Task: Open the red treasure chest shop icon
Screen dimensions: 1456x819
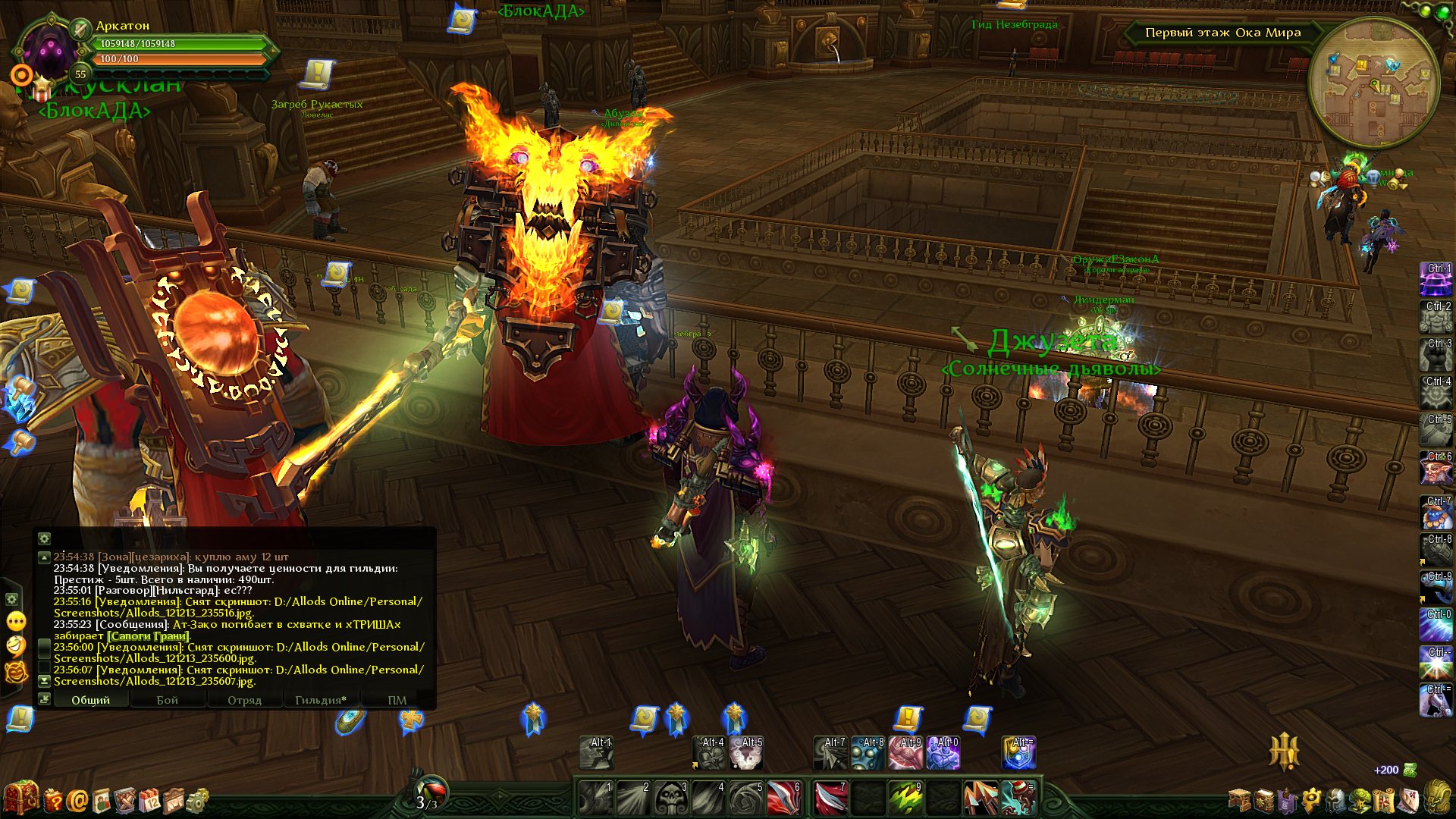Action: (x=20, y=799)
